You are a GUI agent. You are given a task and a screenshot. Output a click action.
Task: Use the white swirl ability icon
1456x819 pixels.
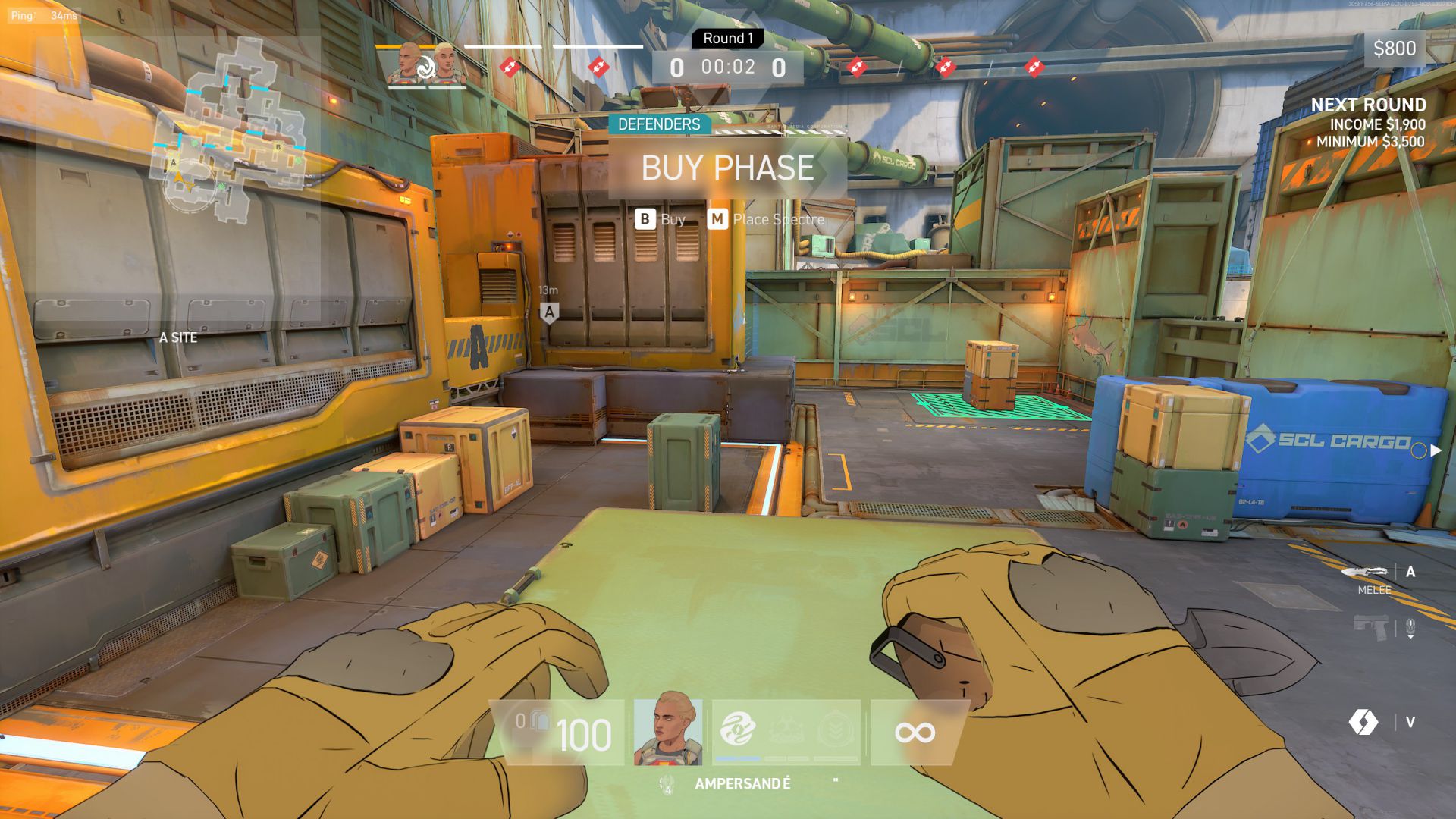(737, 730)
